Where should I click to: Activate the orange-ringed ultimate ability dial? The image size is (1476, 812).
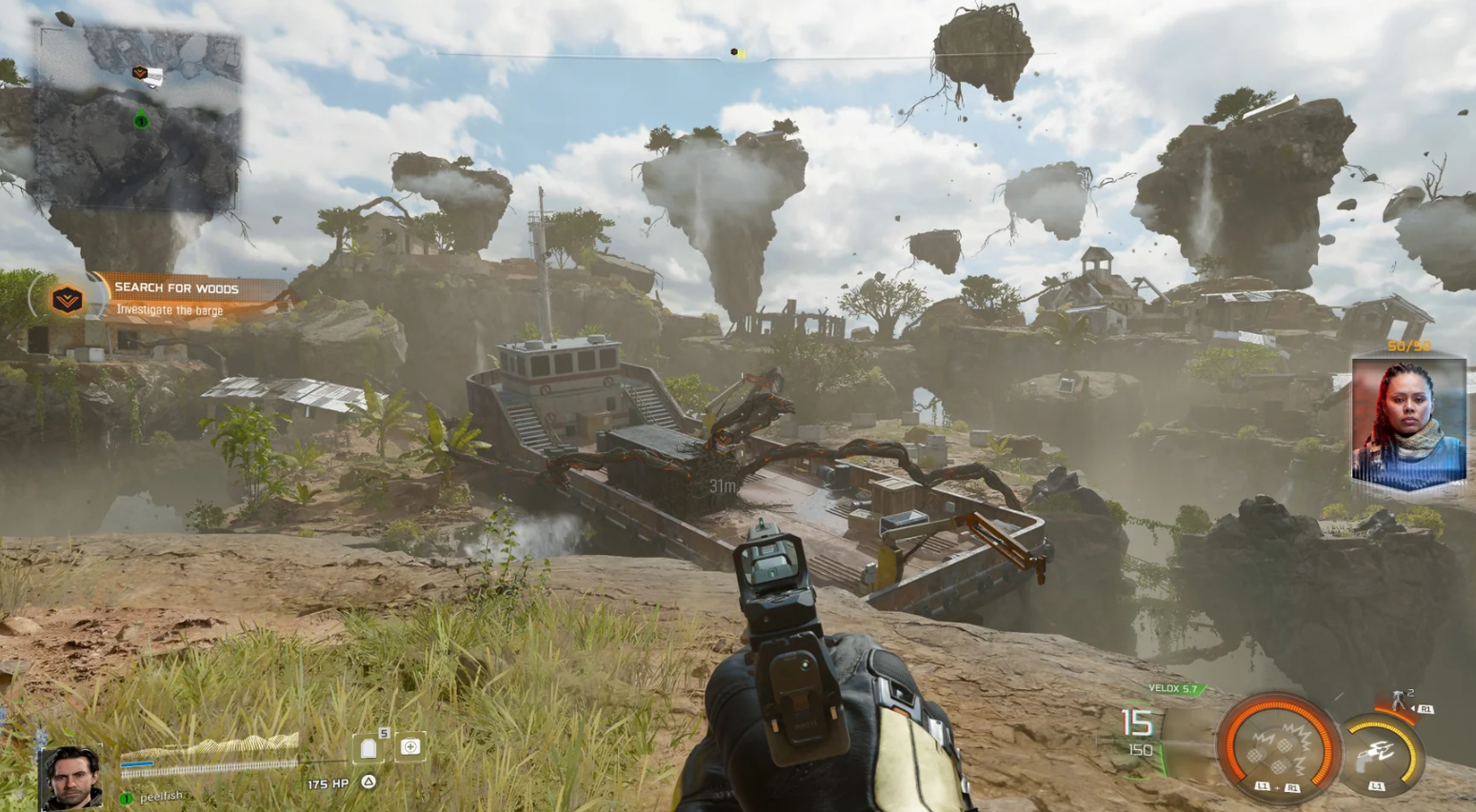pos(1278,744)
